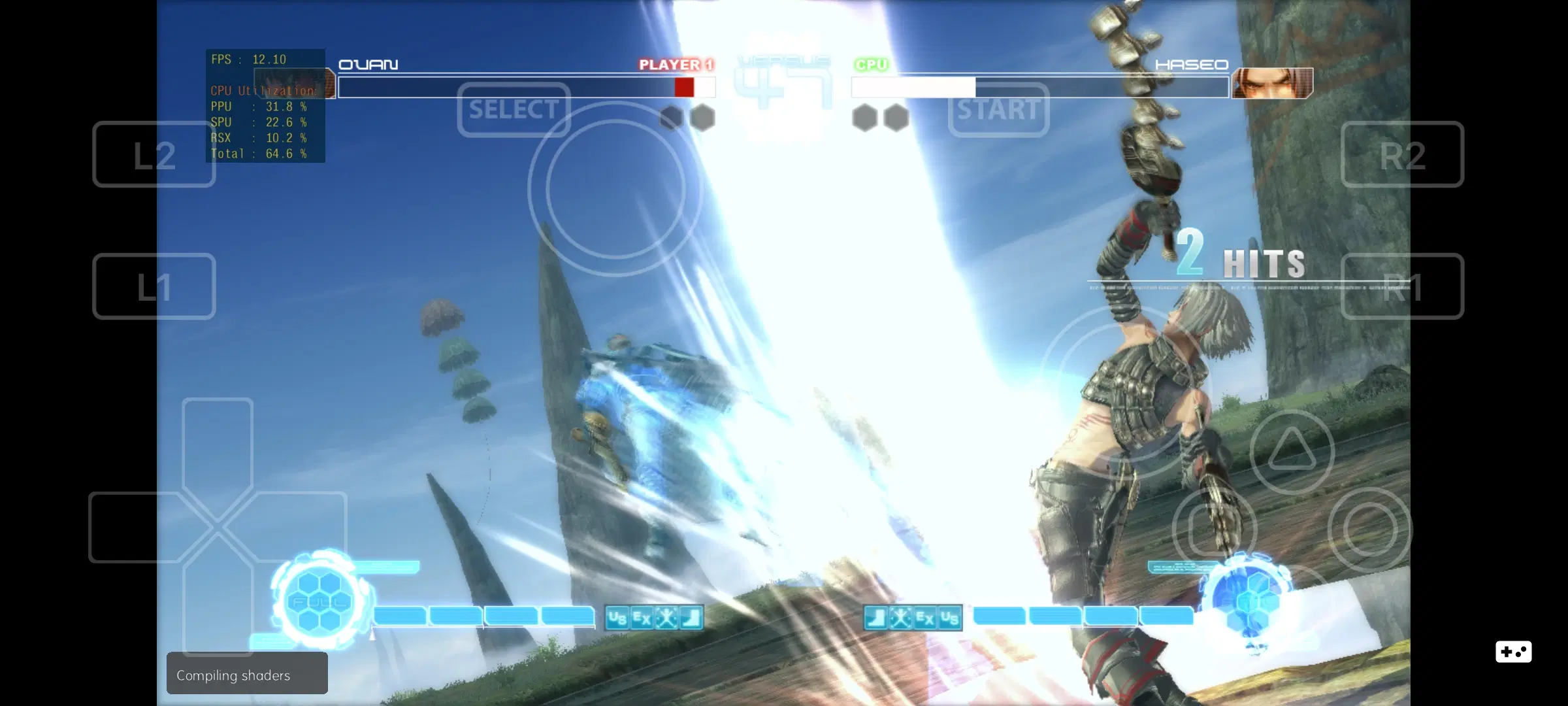Tap the left hexagon button beside SELECT

670,118
